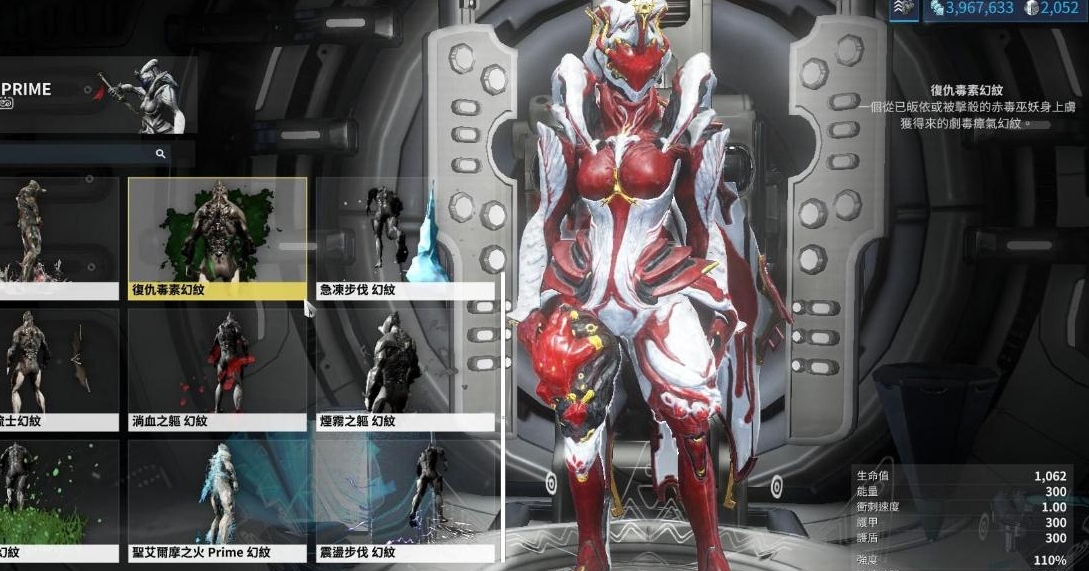This screenshot has width=1089, height=571.
Task: Pick the 湍血之軀 幻紋 ephemera
Action: pos(217,369)
